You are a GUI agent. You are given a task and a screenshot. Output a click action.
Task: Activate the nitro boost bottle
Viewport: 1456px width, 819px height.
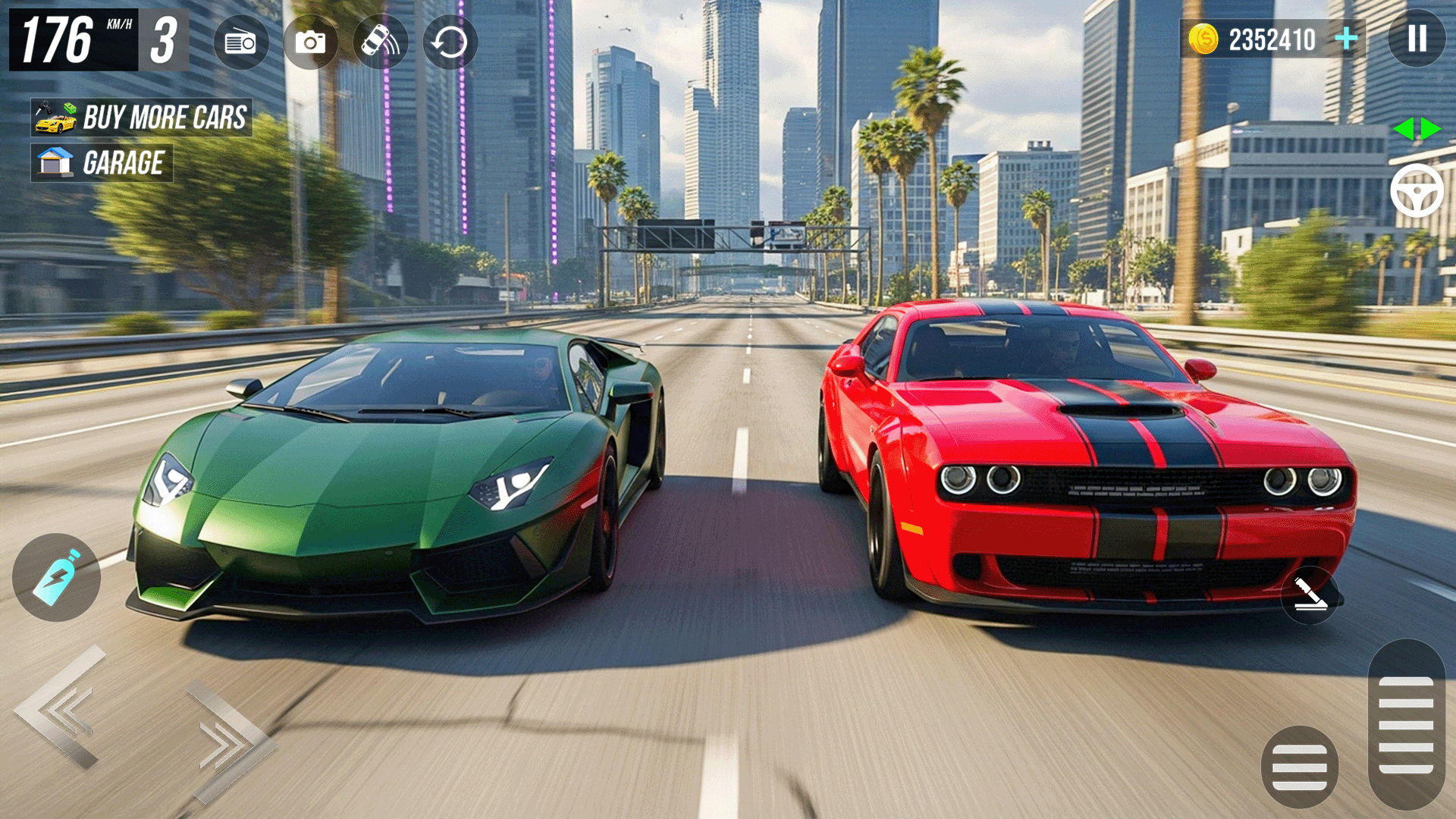point(57,578)
